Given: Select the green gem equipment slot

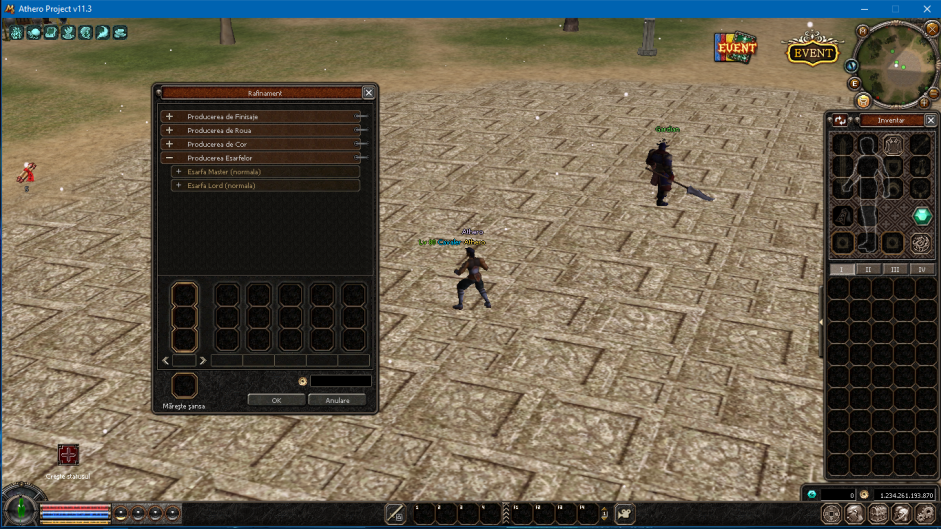Looking at the screenshot, I should 921,216.
